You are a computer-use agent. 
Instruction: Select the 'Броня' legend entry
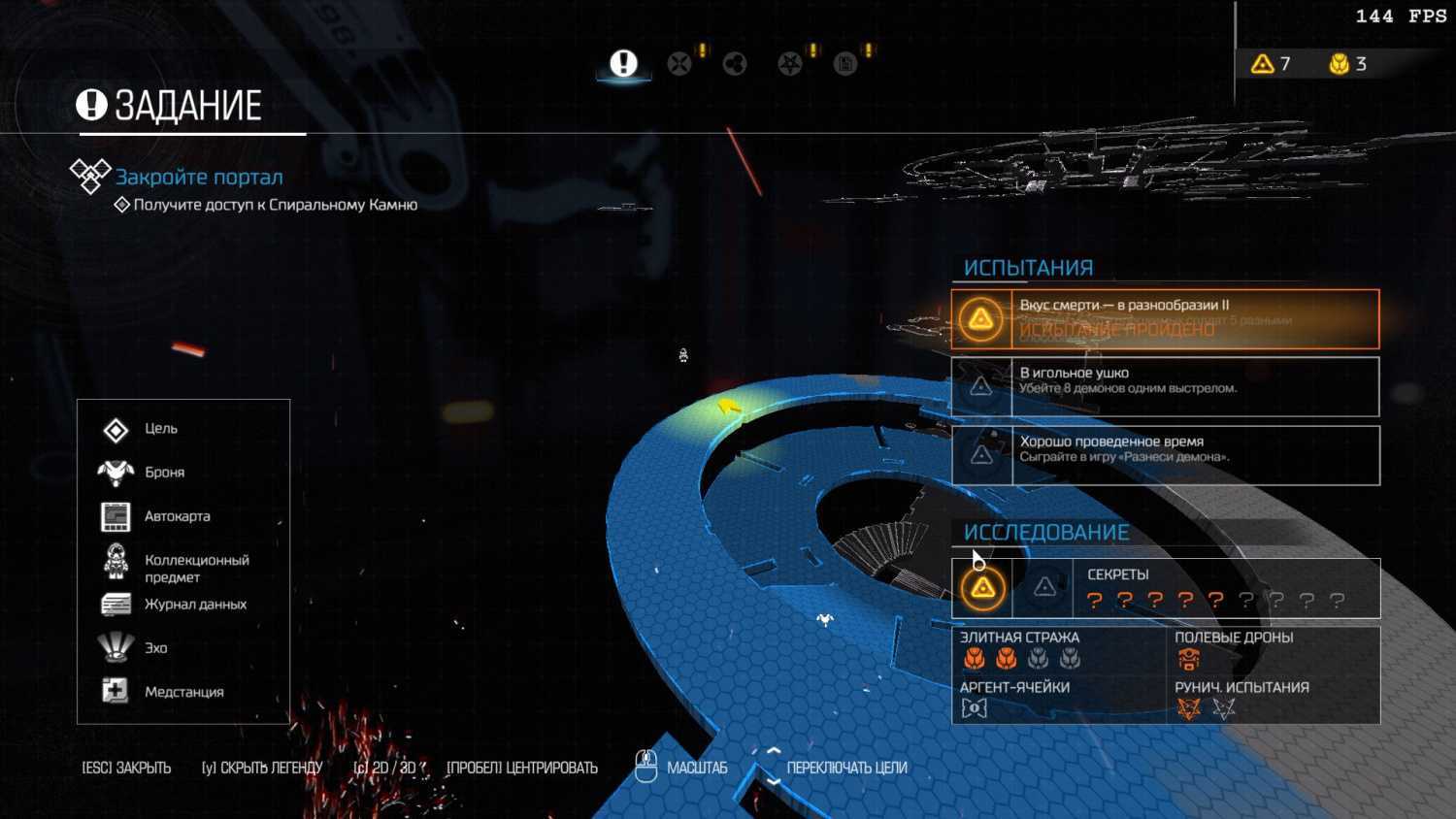(164, 473)
